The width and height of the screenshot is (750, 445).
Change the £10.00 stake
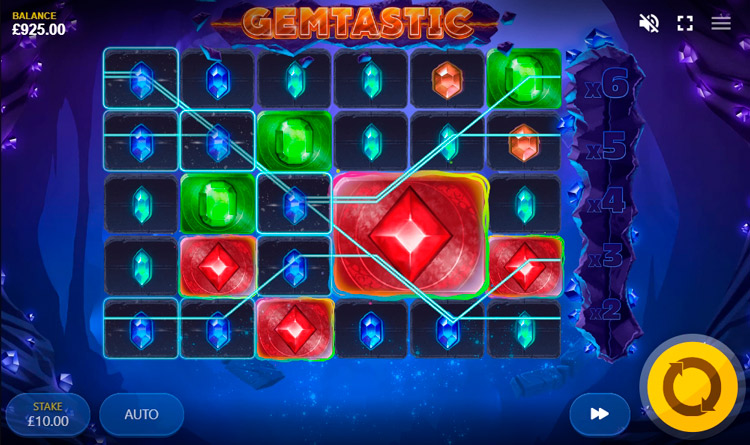click(x=48, y=414)
